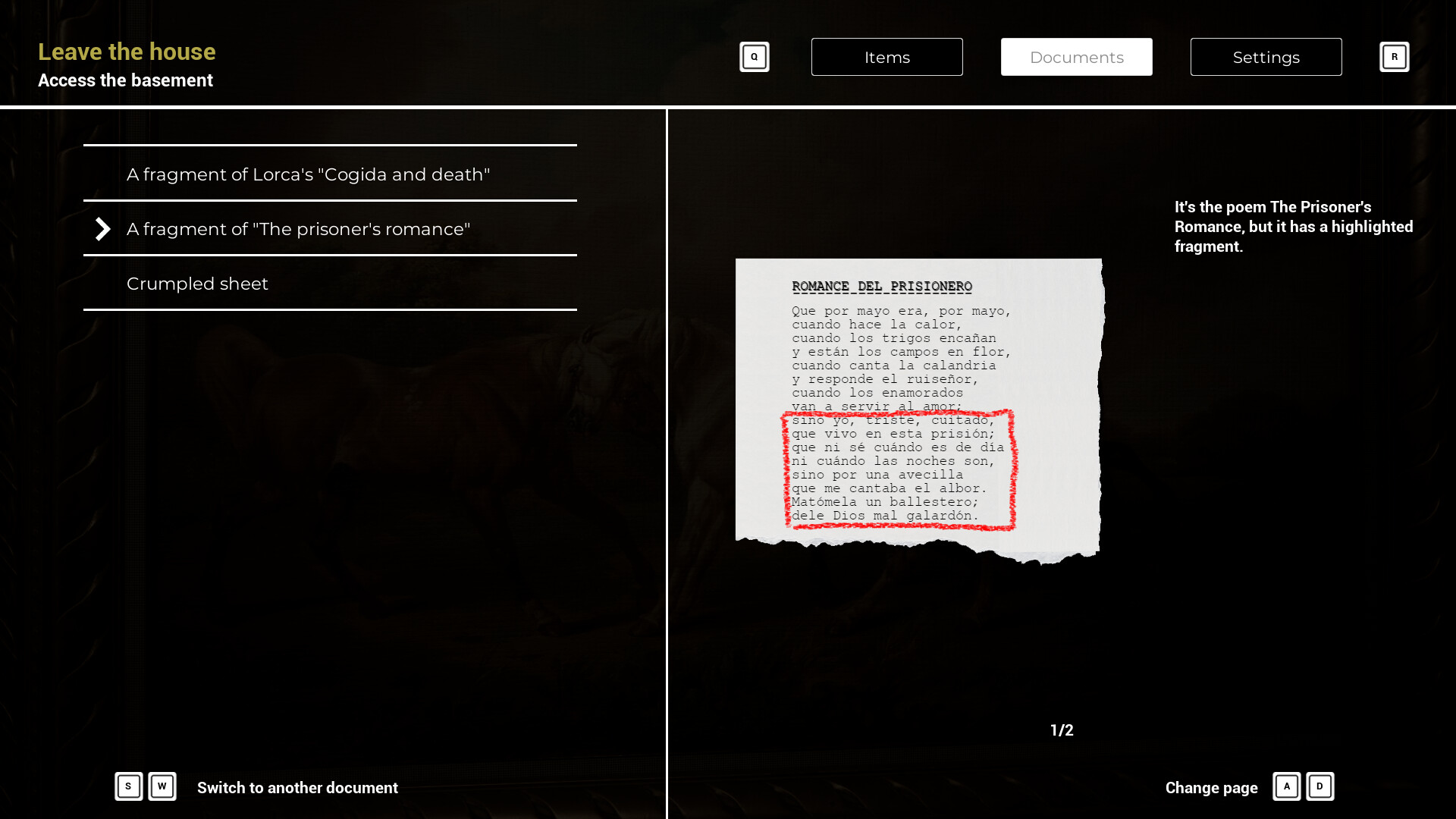The image size is (1456, 819).
Task: Click the Q shortcut key icon
Action: pyautogui.click(x=755, y=56)
